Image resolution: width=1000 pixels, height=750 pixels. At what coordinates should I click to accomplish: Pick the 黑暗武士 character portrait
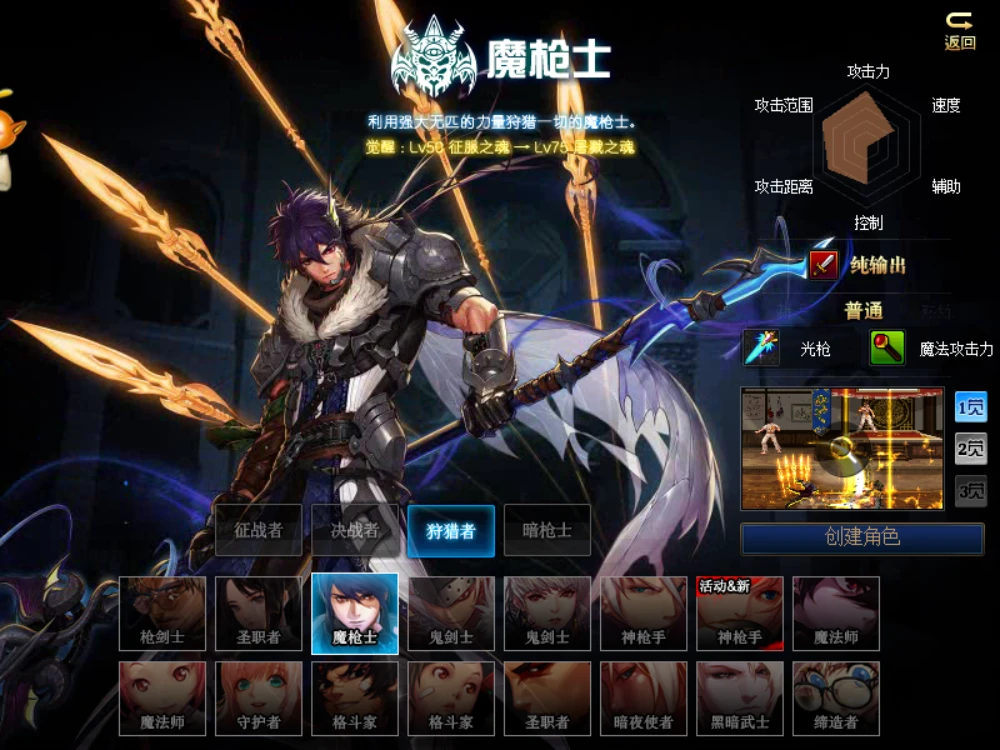click(x=740, y=698)
